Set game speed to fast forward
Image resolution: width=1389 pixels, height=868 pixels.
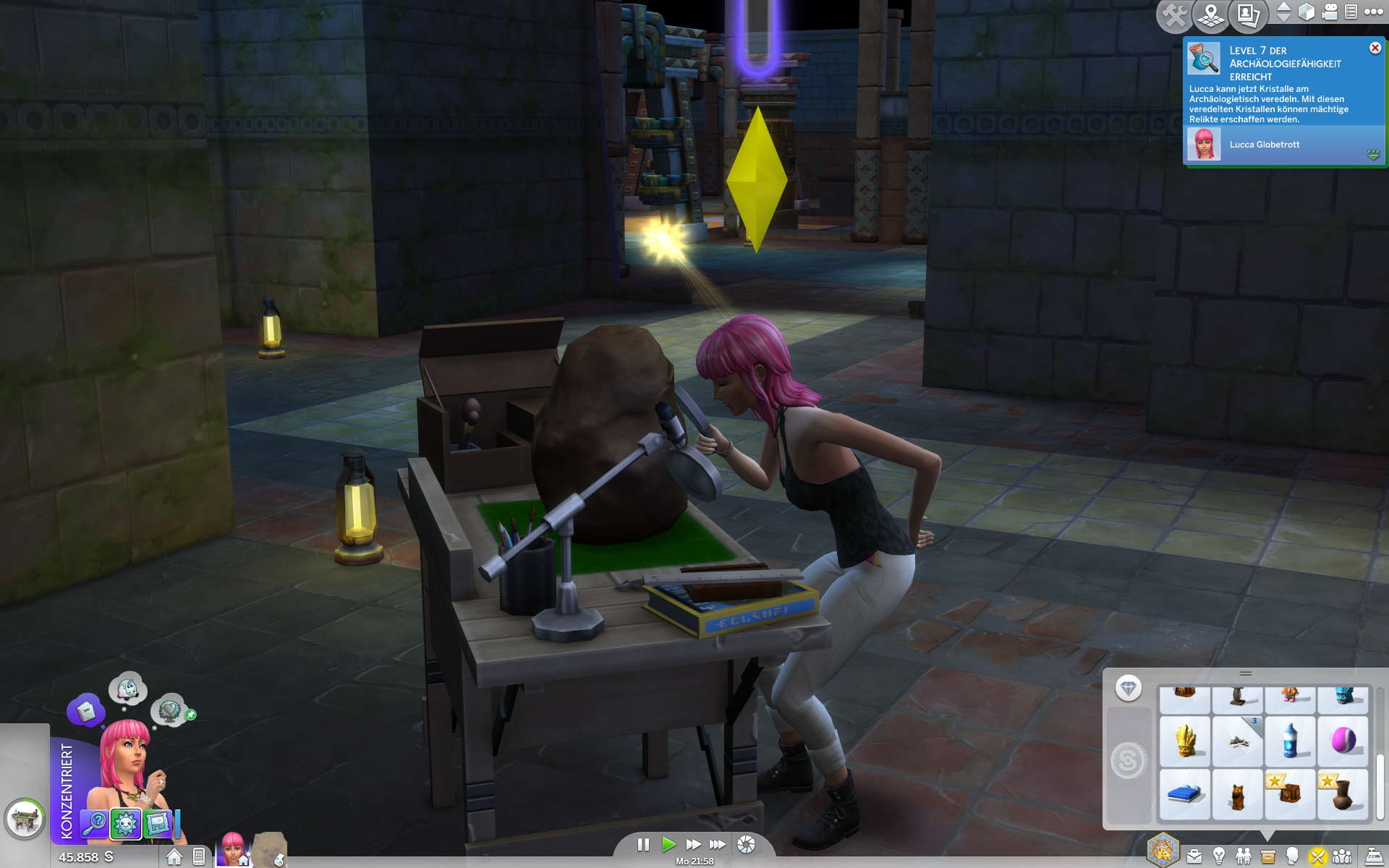tap(693, 844)
